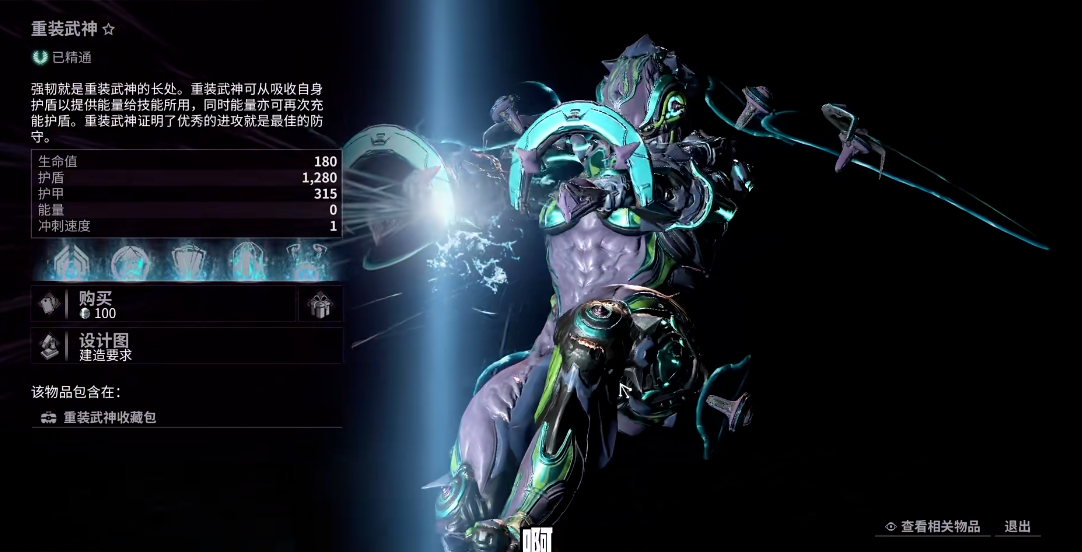Select 查看相关物品 to view related items

932,527
